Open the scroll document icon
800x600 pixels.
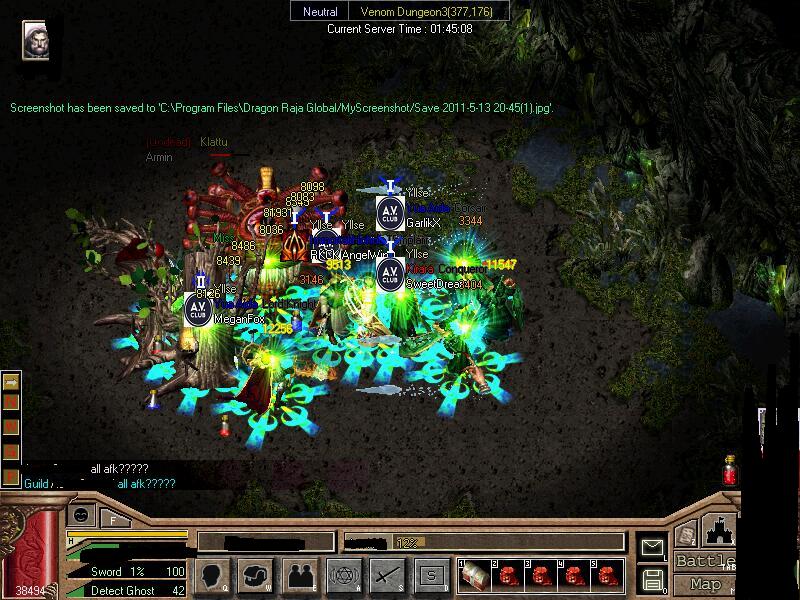click(x=686, y=534)
